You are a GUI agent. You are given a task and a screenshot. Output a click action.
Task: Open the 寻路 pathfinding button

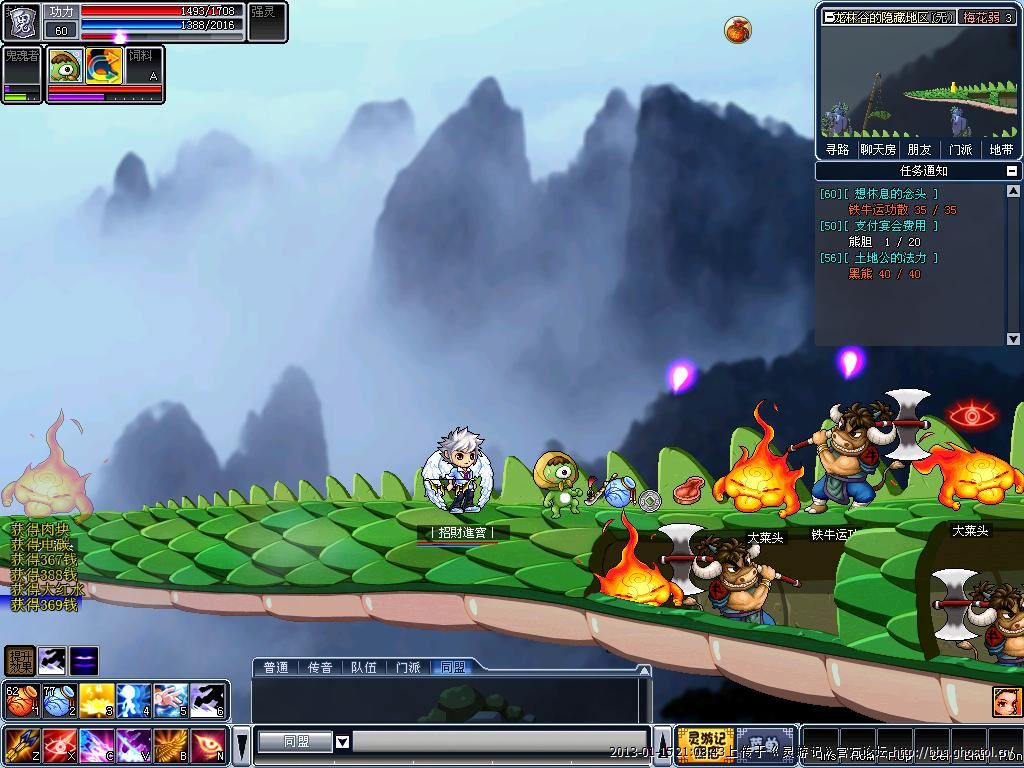(837, 149)
